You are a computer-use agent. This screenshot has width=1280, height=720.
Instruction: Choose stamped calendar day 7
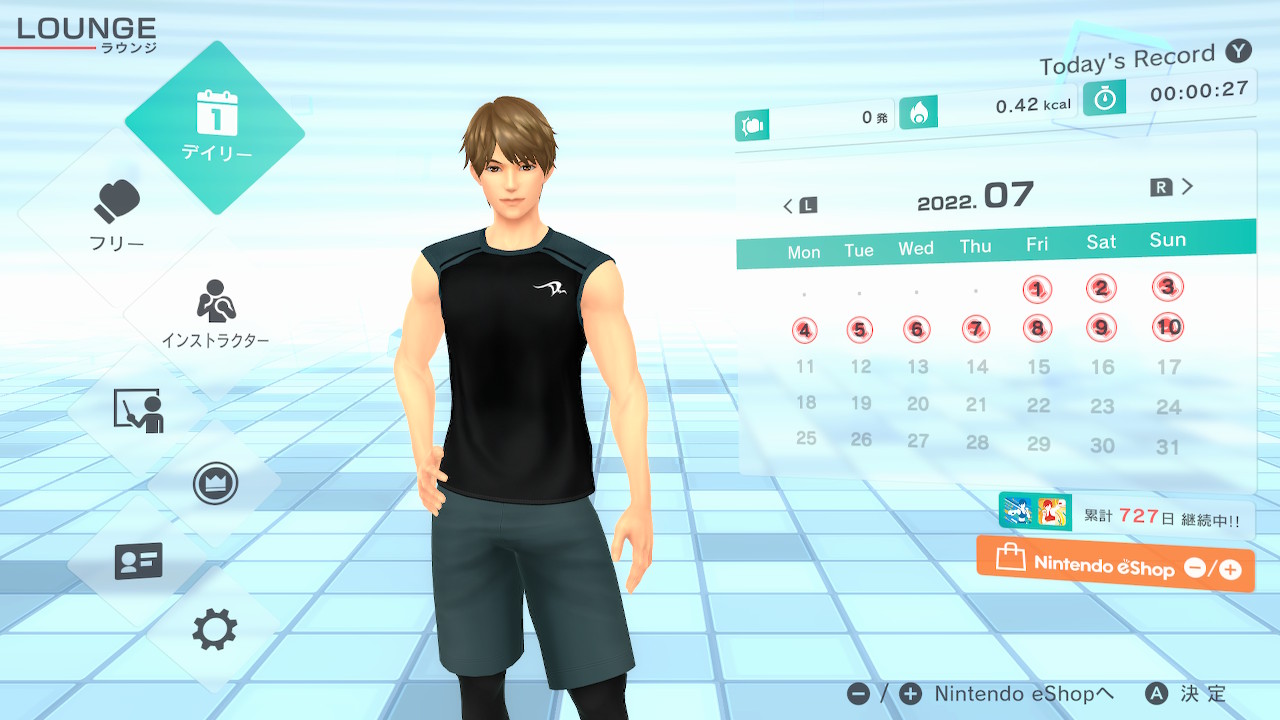click(976, 328)
